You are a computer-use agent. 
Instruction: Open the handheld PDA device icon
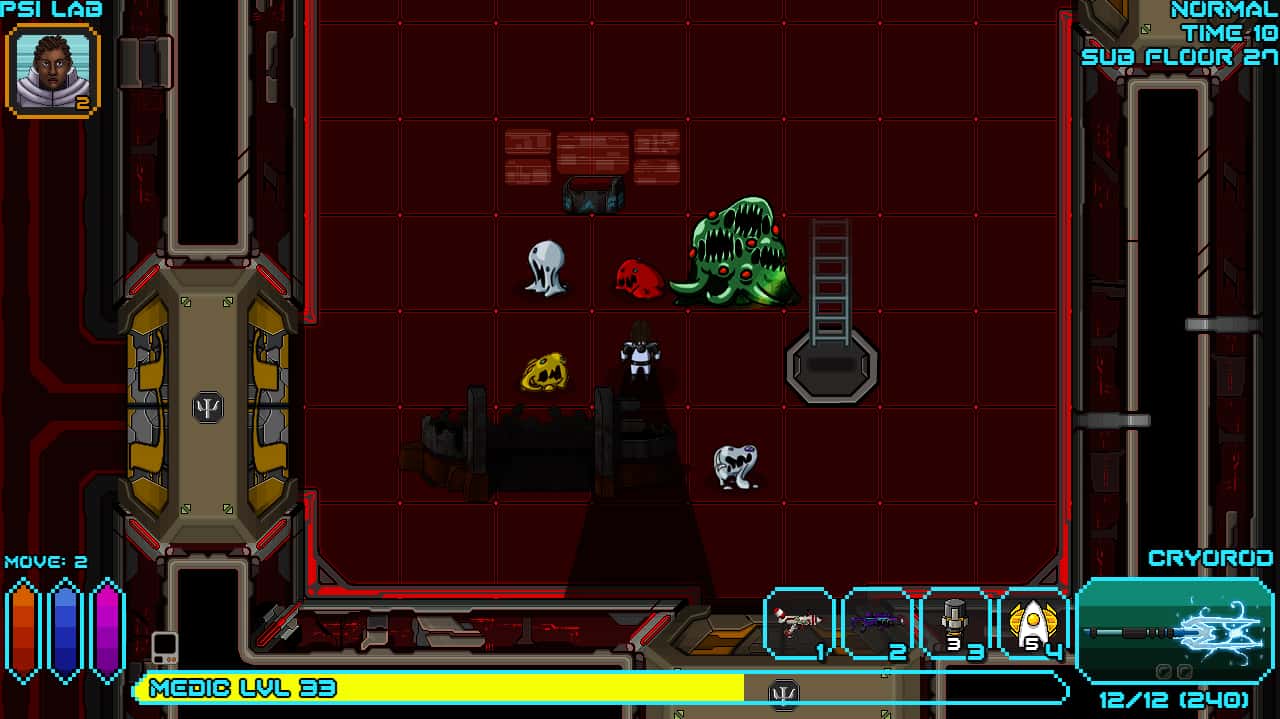pos(165,648)
